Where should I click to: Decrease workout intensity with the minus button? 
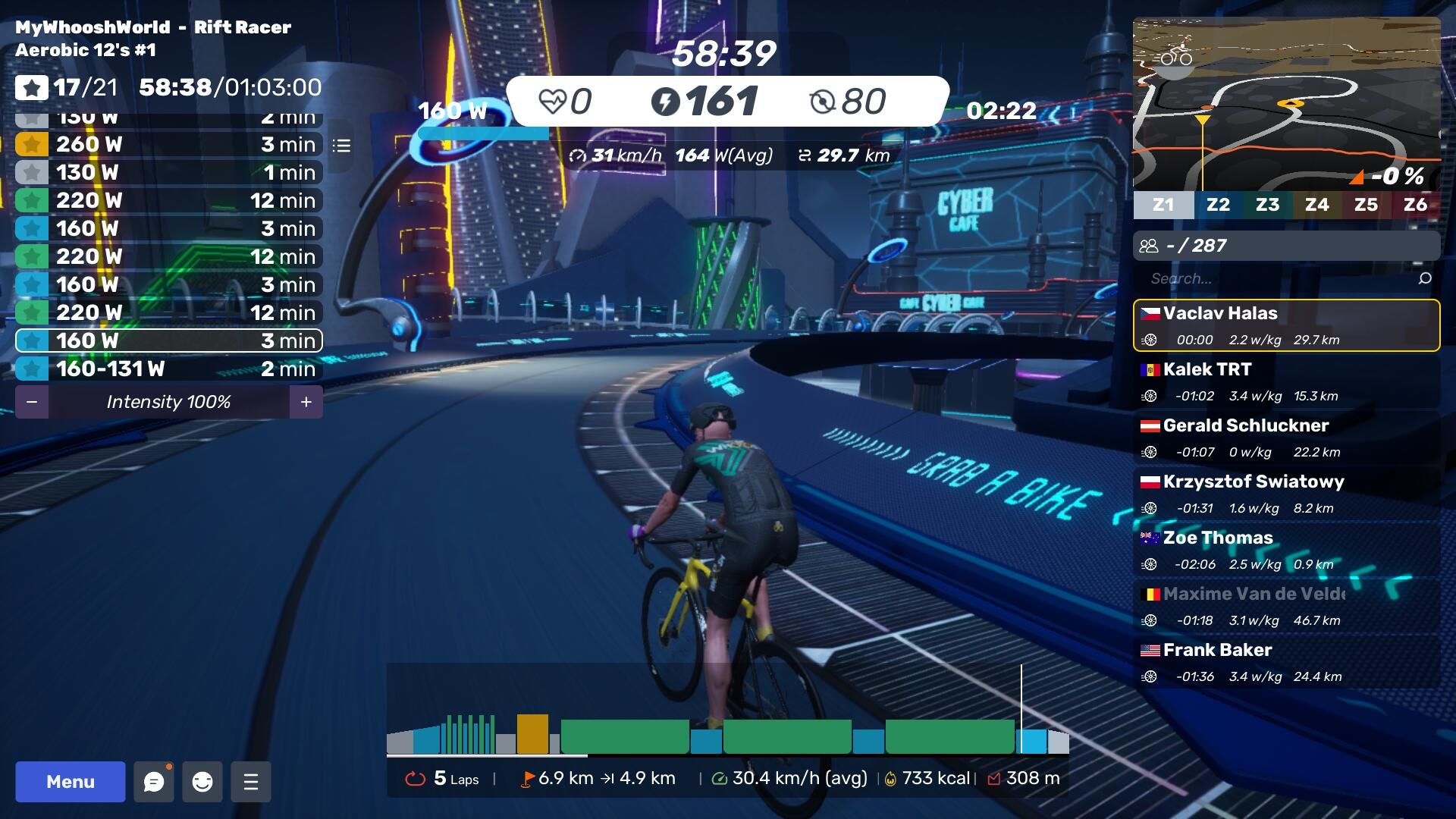click(x=32, y=402)
